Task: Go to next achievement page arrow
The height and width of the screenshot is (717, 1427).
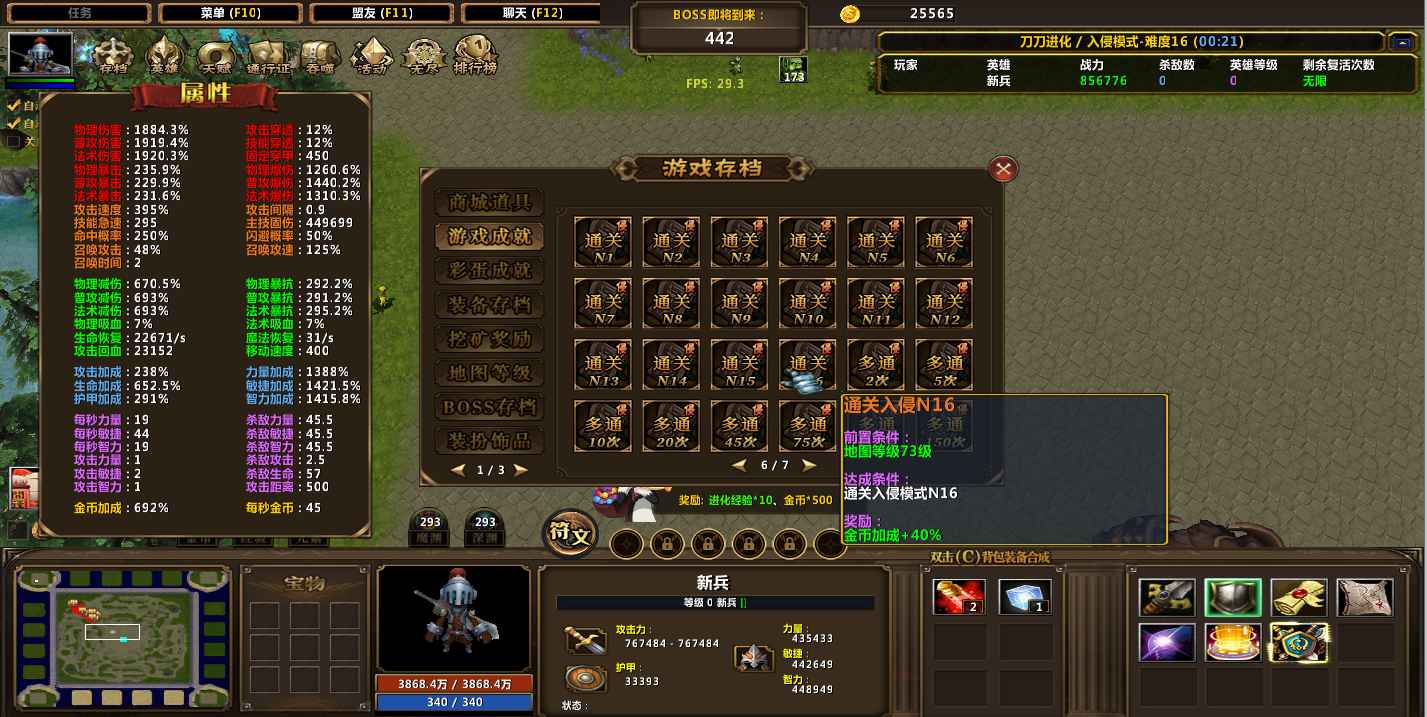Action: pos(809,465)
